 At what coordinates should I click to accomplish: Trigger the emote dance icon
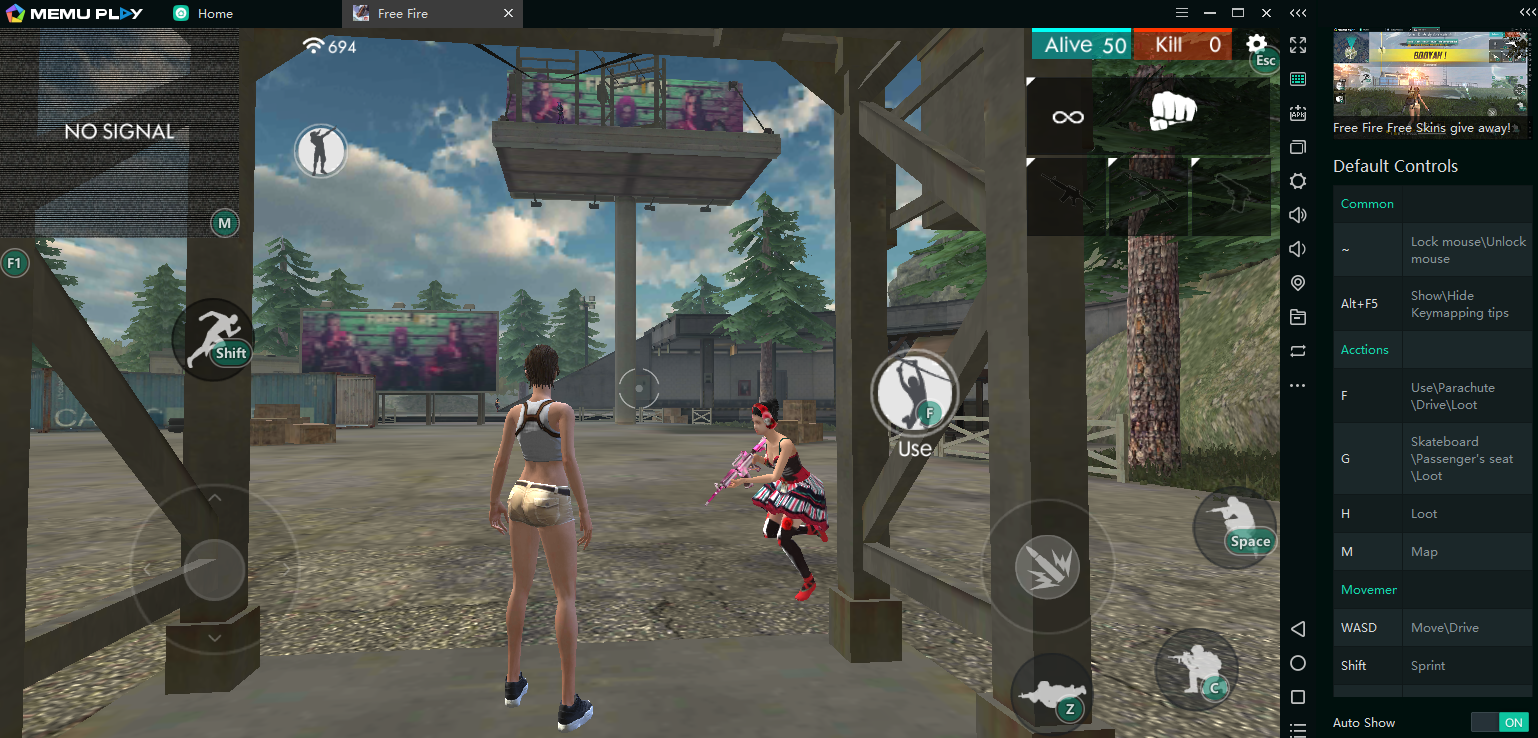(320, 151)
